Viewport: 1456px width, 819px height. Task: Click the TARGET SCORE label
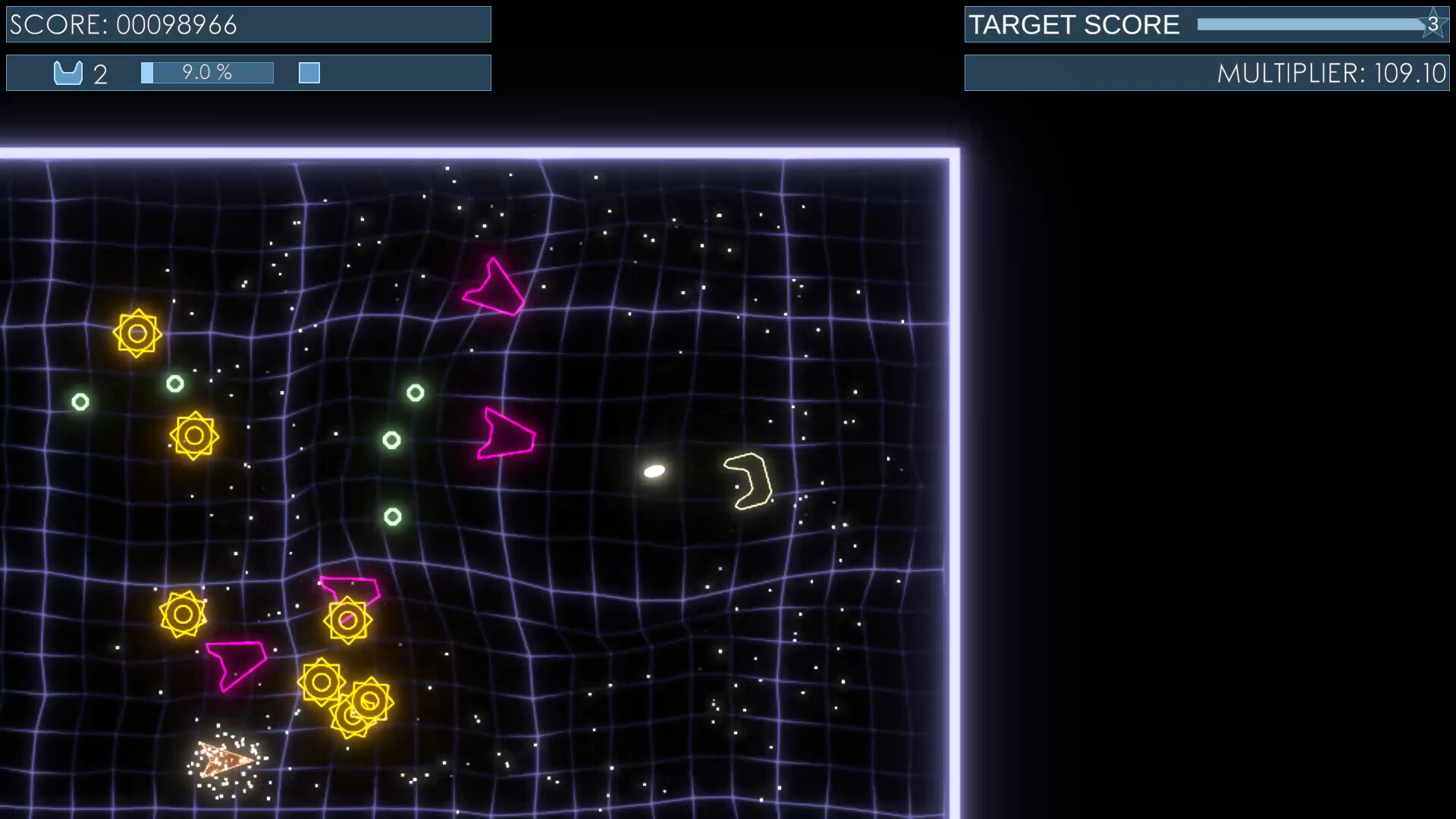tap(1073, 24)
